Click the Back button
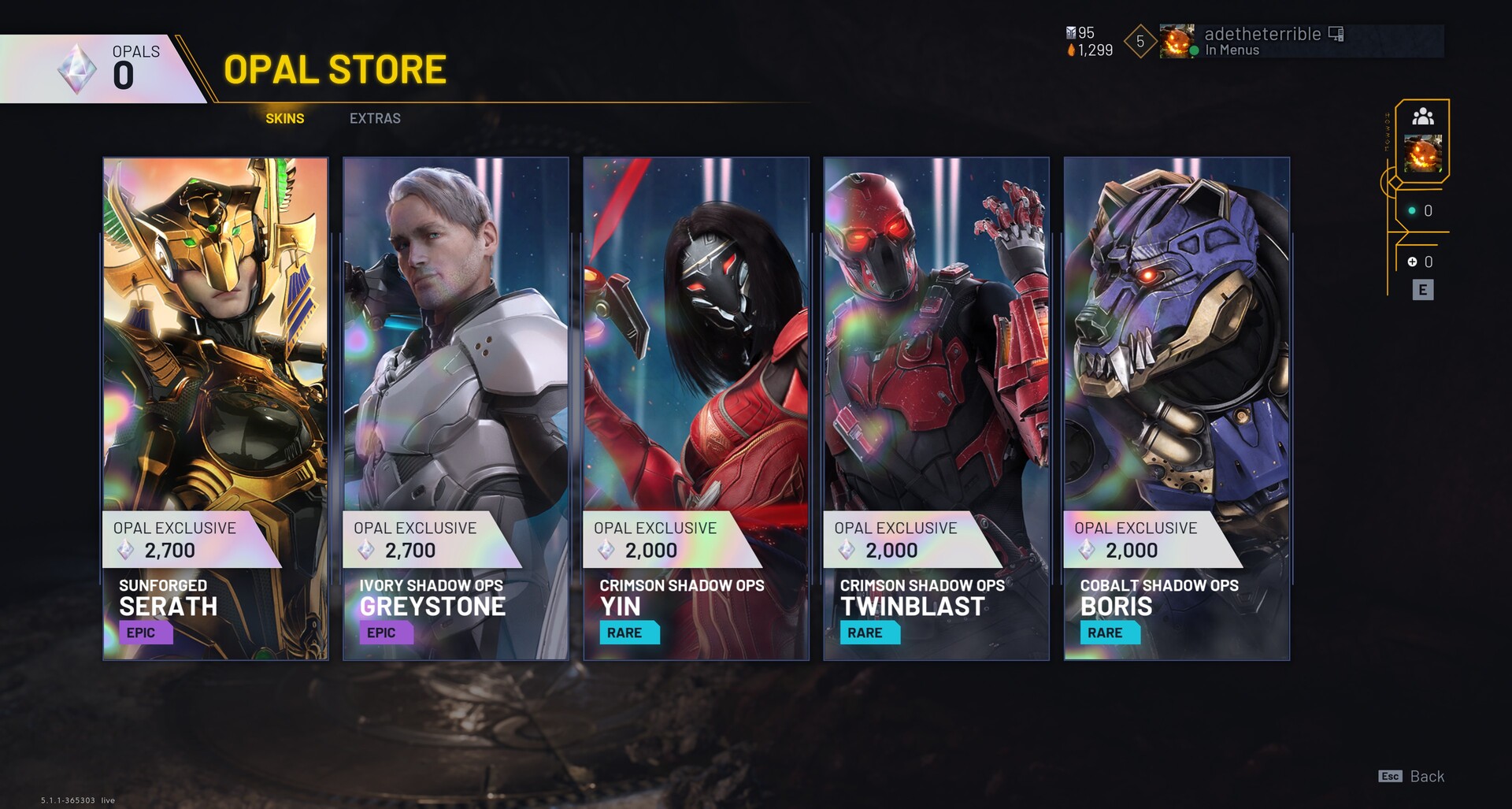This screenshot has height=809, width=1512. pyautogui.click(x=1413, y=777)
